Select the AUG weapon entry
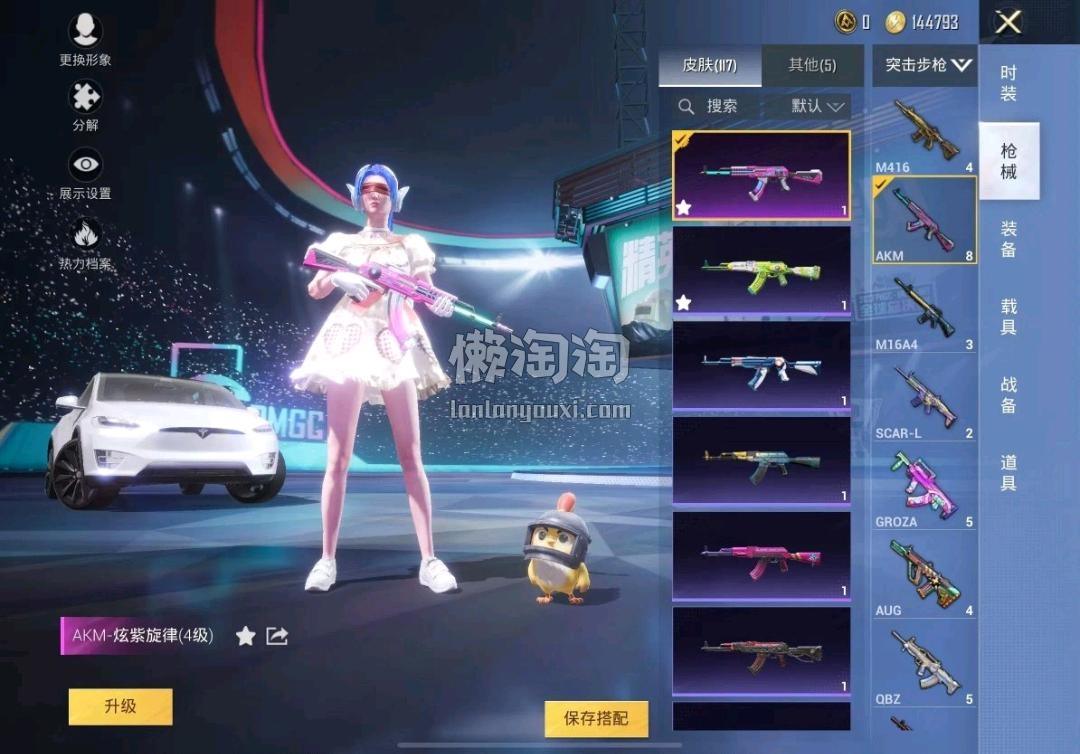The image size is (1080, 754). (924, 577)
